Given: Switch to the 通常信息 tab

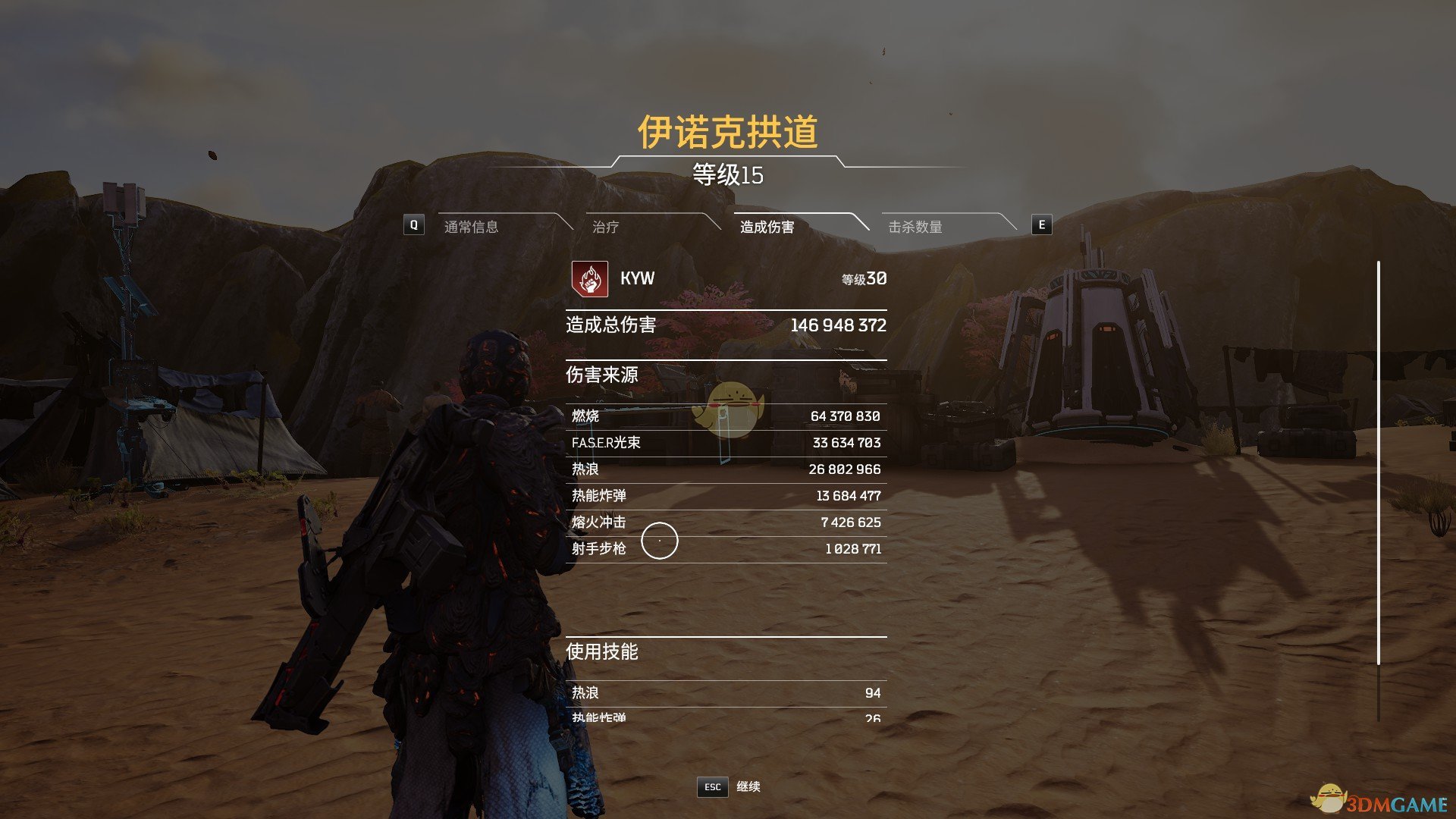Looking at the screenshot, I should click(x=471, y=227).
